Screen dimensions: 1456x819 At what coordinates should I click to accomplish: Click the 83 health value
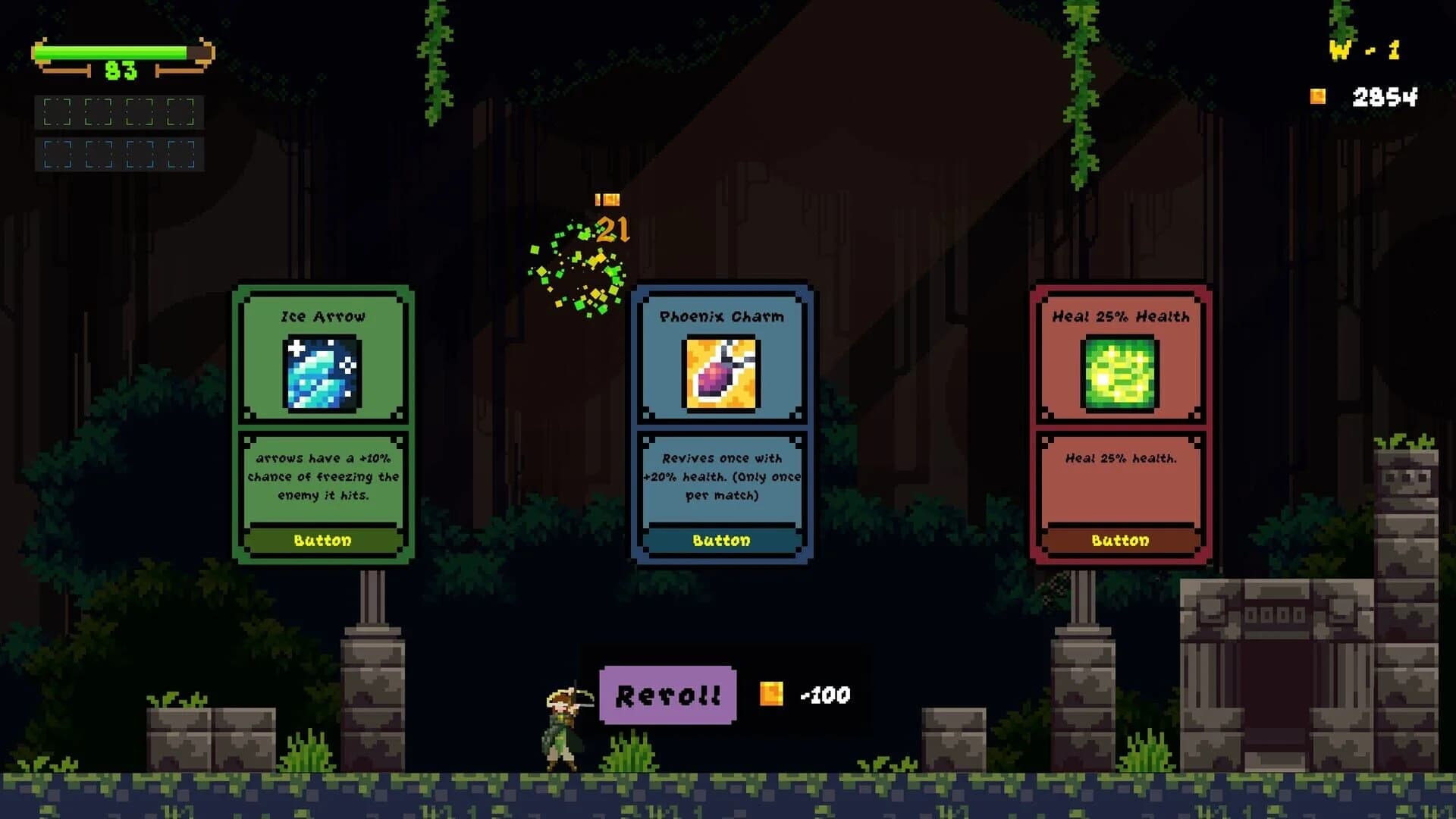[121, 73]
